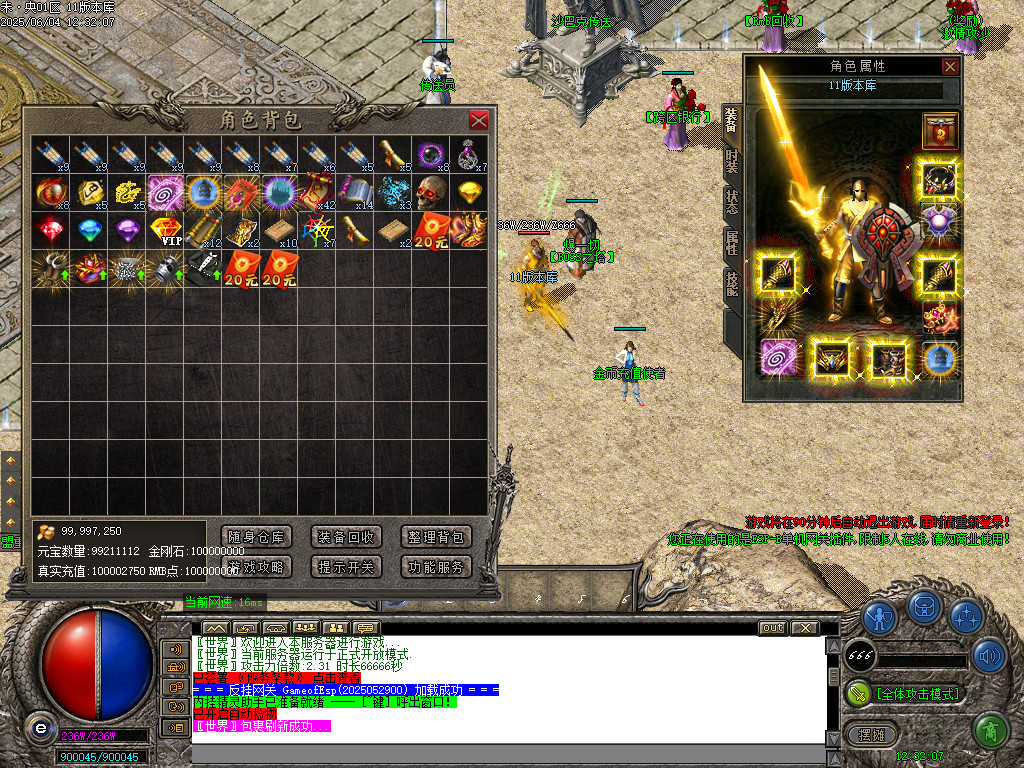Image resolution: width=1024 pixels, height=768 pixels.
Task: Open the 功能服务 function services
Action: (x=436, y=567)
